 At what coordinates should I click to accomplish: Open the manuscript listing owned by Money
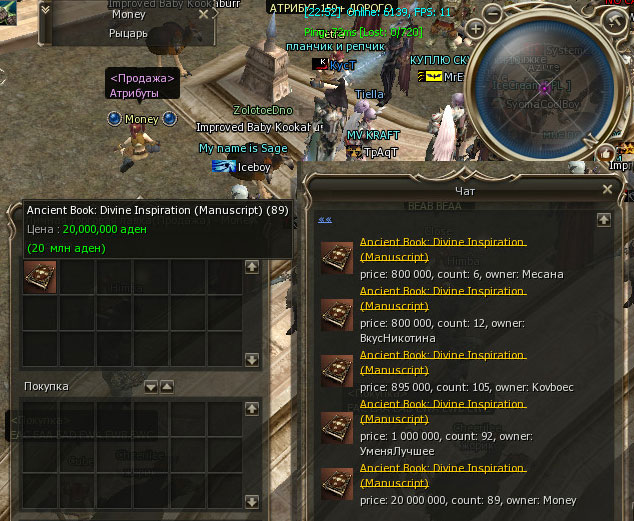coord(441,475)
